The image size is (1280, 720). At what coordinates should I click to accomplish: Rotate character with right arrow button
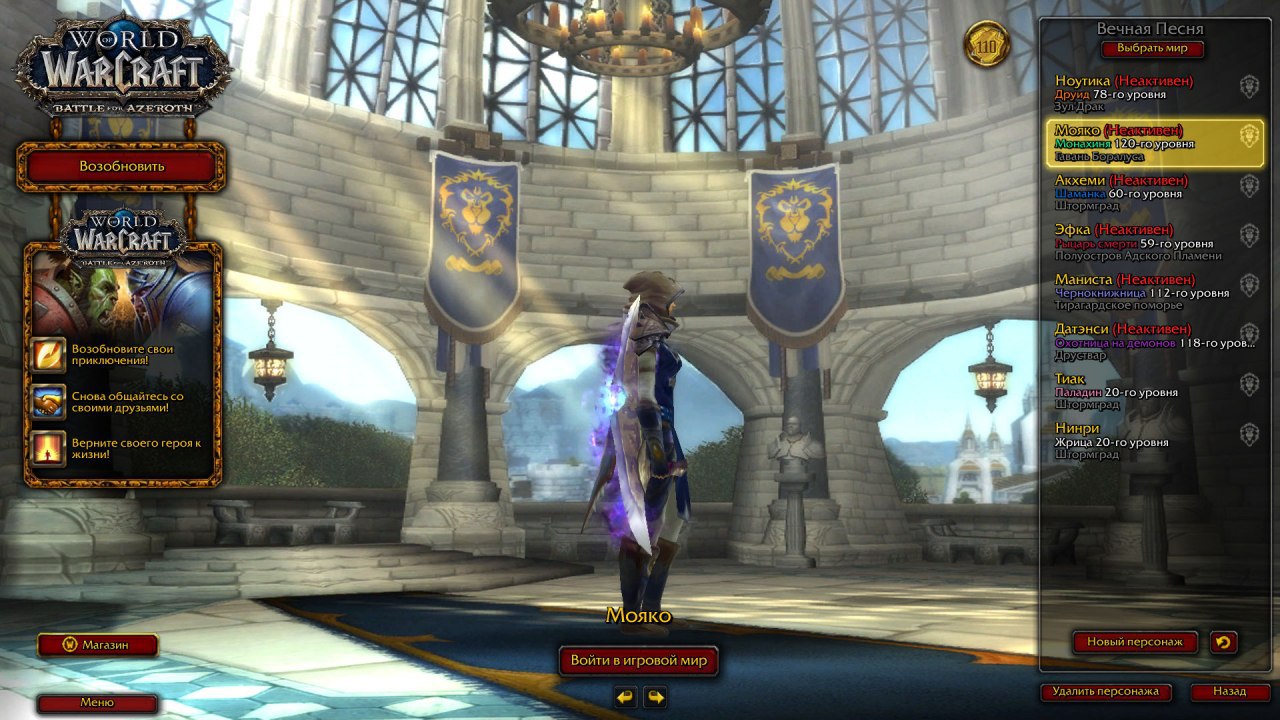tap(656, 697)
